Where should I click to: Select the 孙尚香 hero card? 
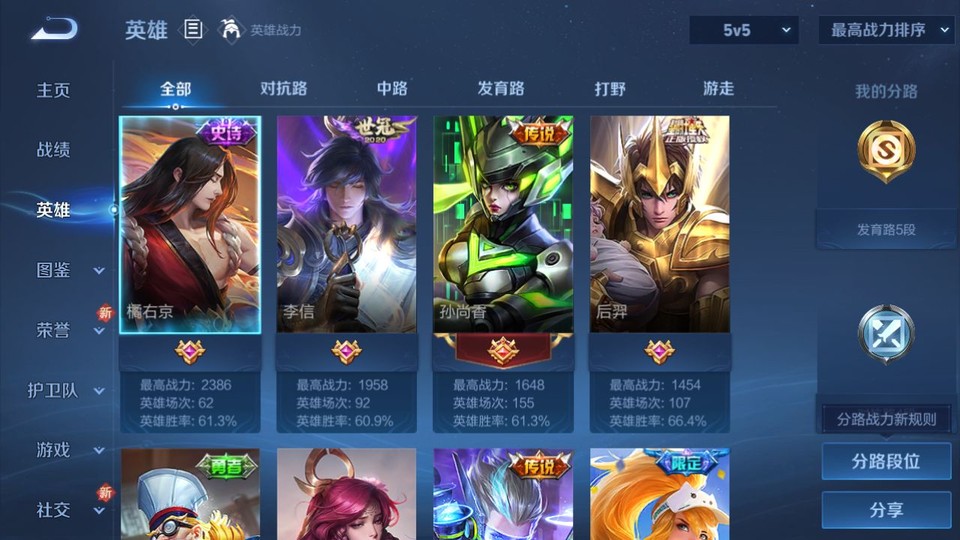click(503, 225)
